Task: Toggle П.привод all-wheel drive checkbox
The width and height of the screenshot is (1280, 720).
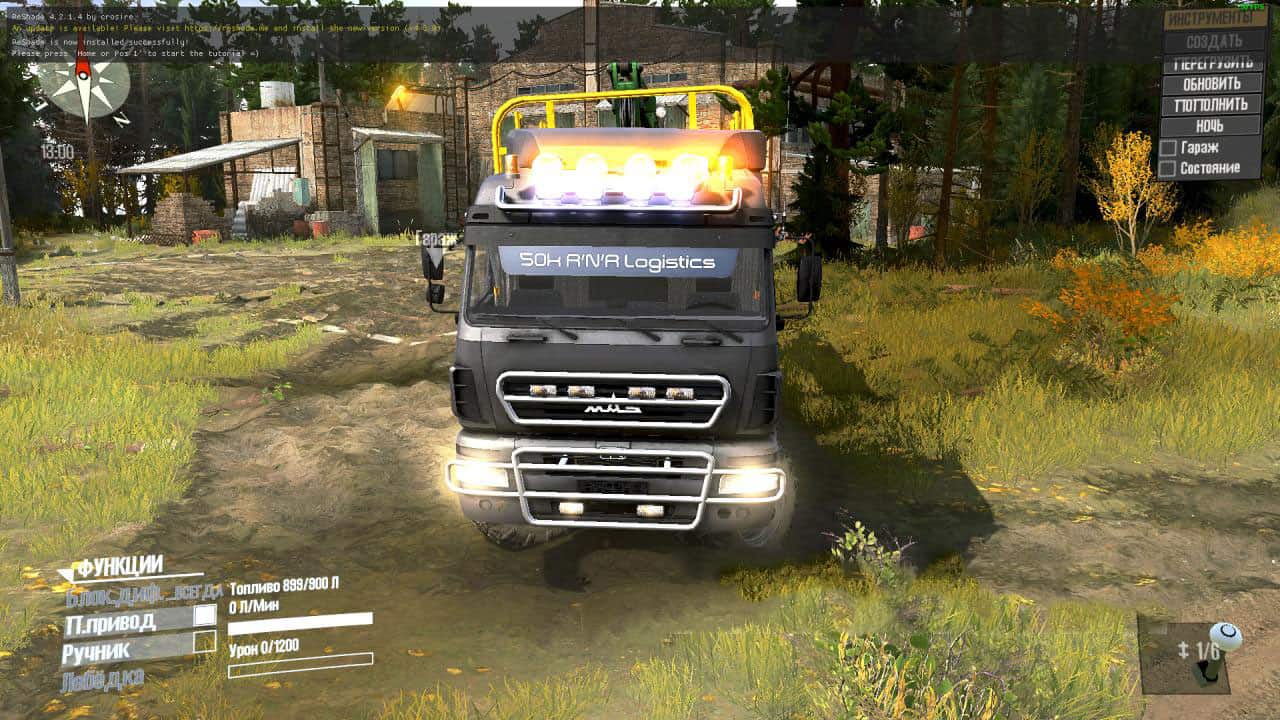Action: 204,616
